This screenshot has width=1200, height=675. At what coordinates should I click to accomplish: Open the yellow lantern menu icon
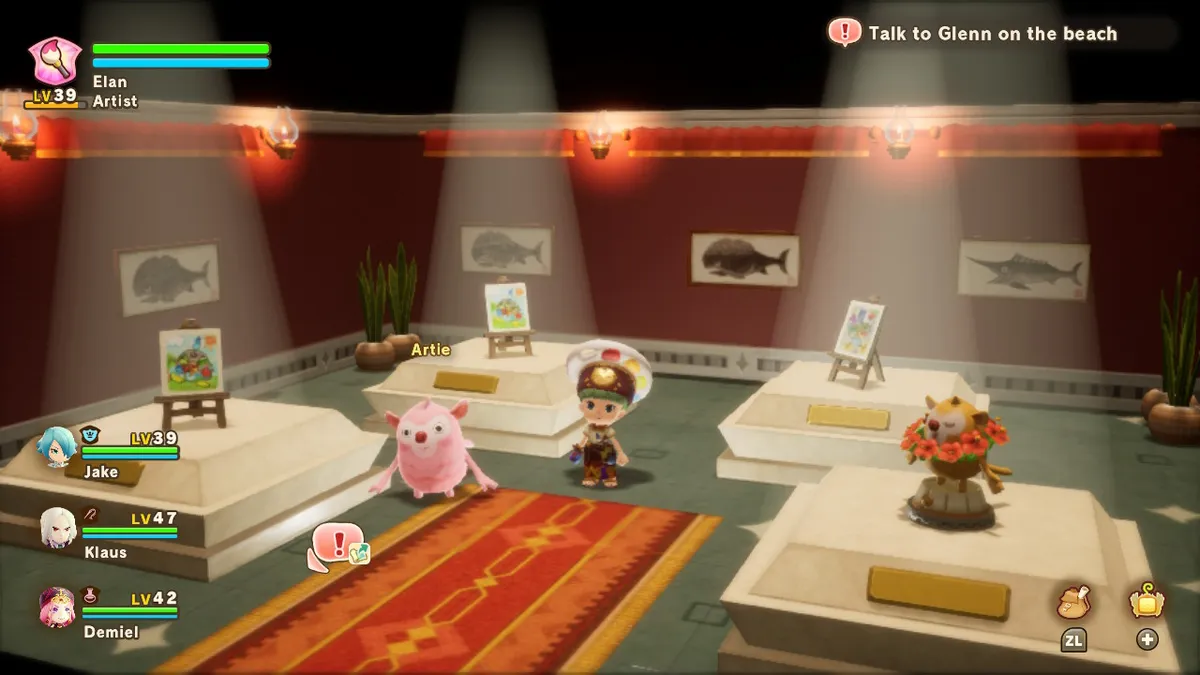coord(1146,601)
